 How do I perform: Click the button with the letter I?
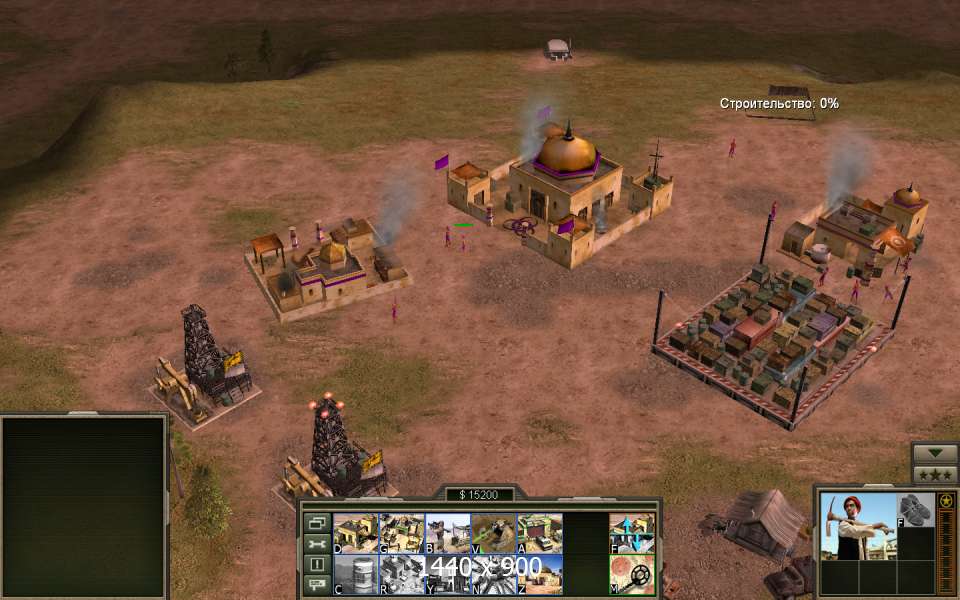tap(317, 564)
